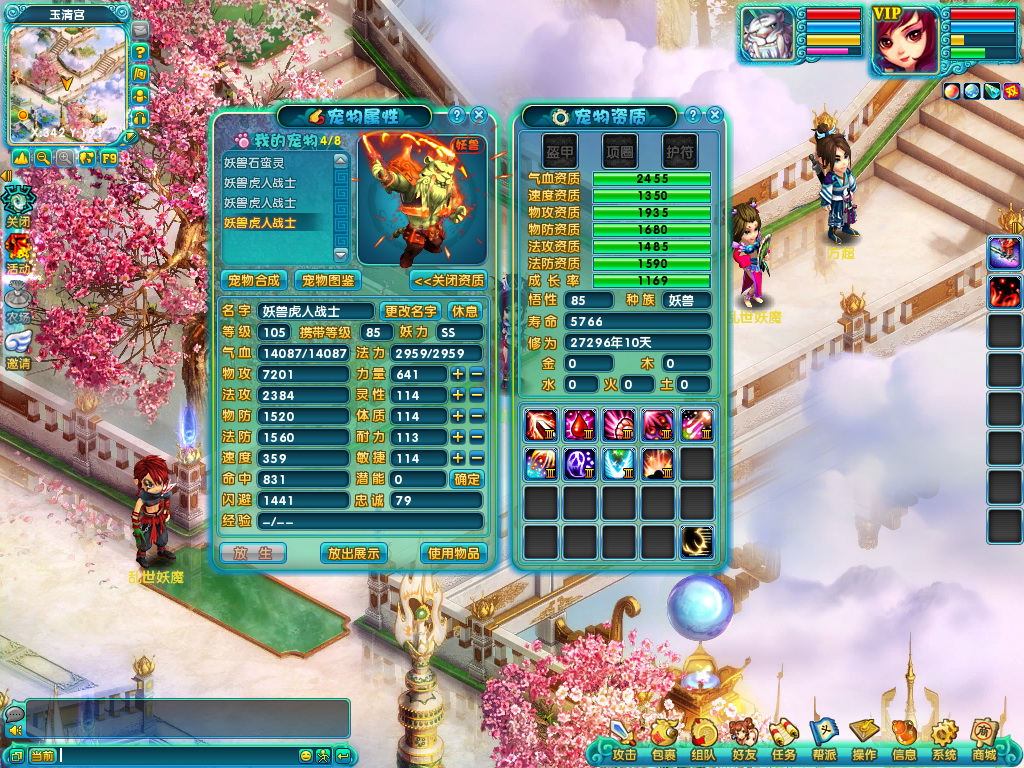Click the <<关闭资质 collapse button
Screen dimensions: 1024x768
tap(448, 280)
